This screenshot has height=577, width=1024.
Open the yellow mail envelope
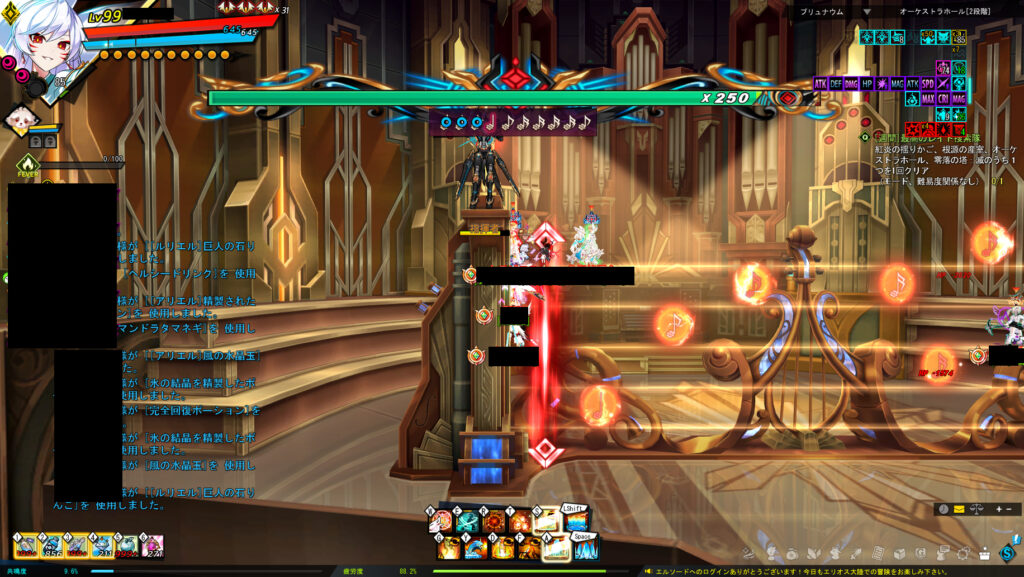(x=959, y=509)
